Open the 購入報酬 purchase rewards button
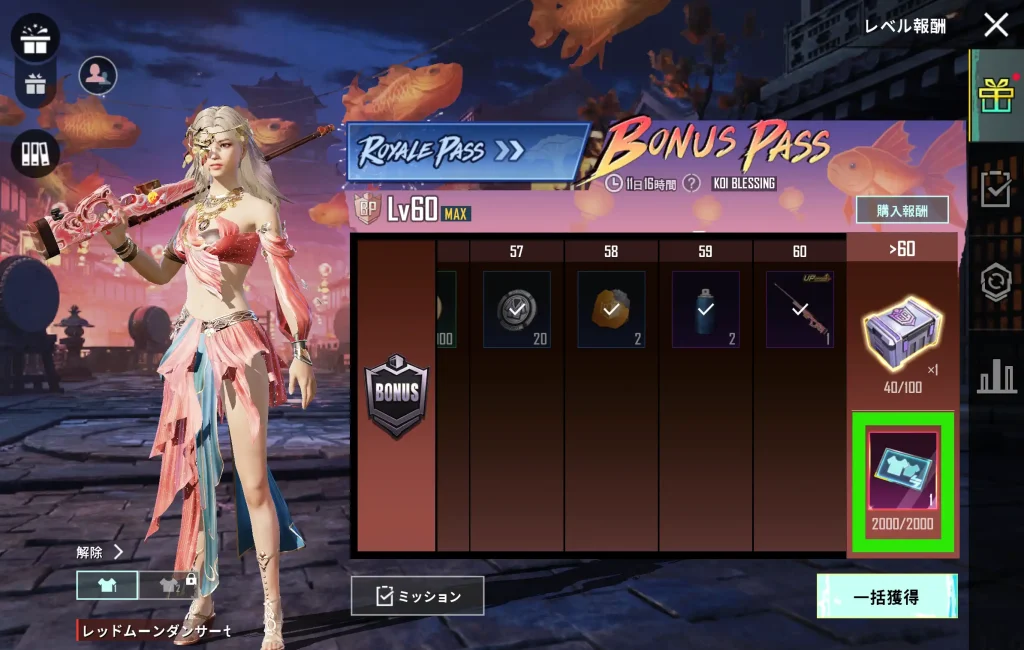Viewport: 1024px width, 650px height. coord(902,210)
